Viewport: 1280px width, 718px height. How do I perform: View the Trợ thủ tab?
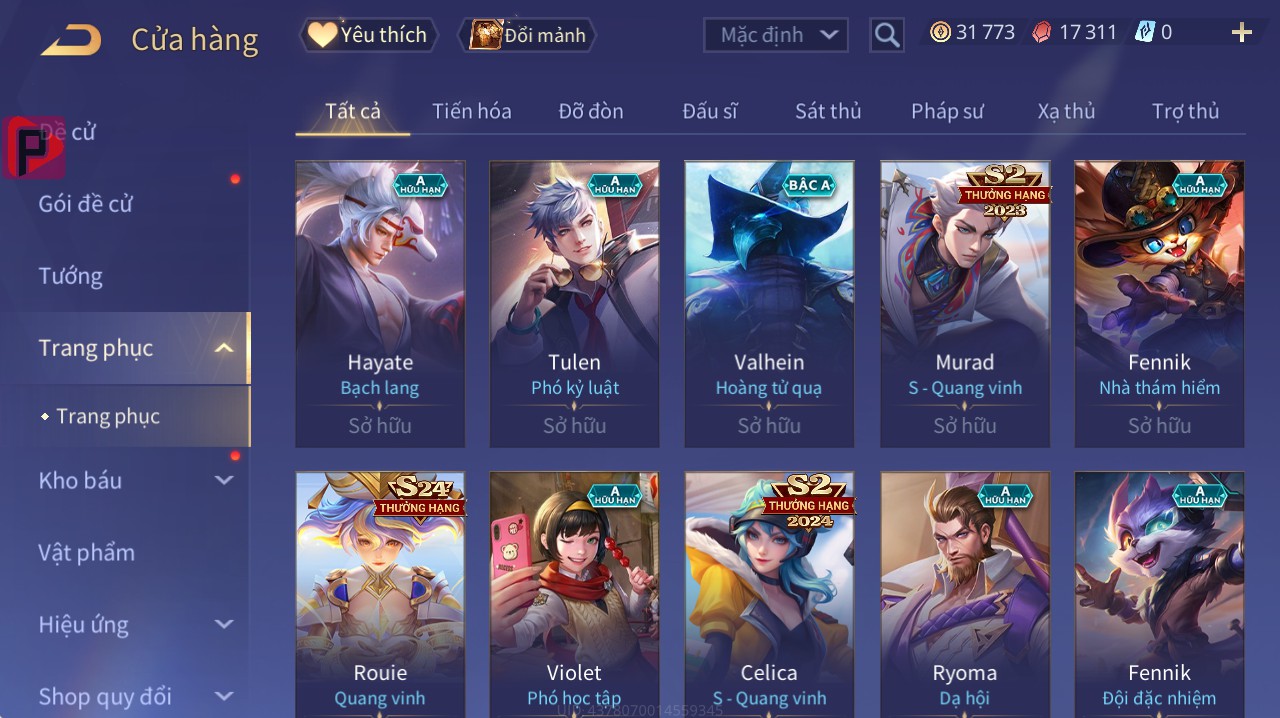(x=1185, y=111)
